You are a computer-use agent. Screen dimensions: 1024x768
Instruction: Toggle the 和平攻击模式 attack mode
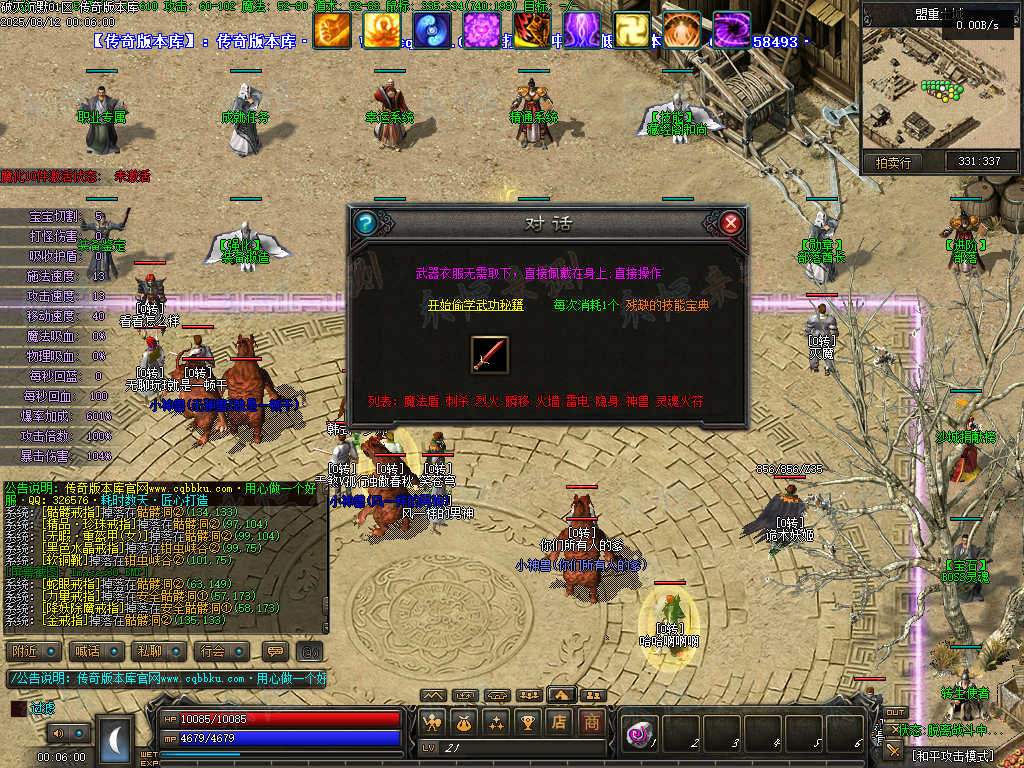tap(950, 755)
